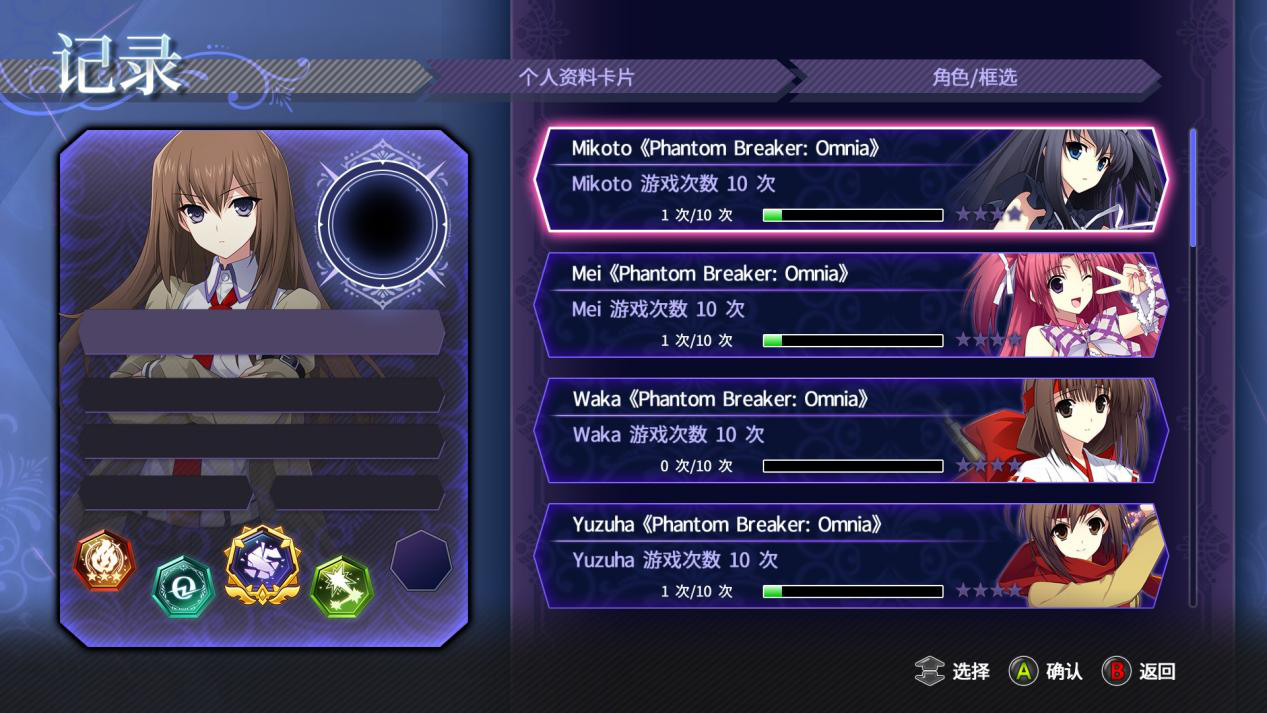Choose the Mei character record row
Image resolution: width=1267 pixels, height=713 pixels.
coord(850,305)
